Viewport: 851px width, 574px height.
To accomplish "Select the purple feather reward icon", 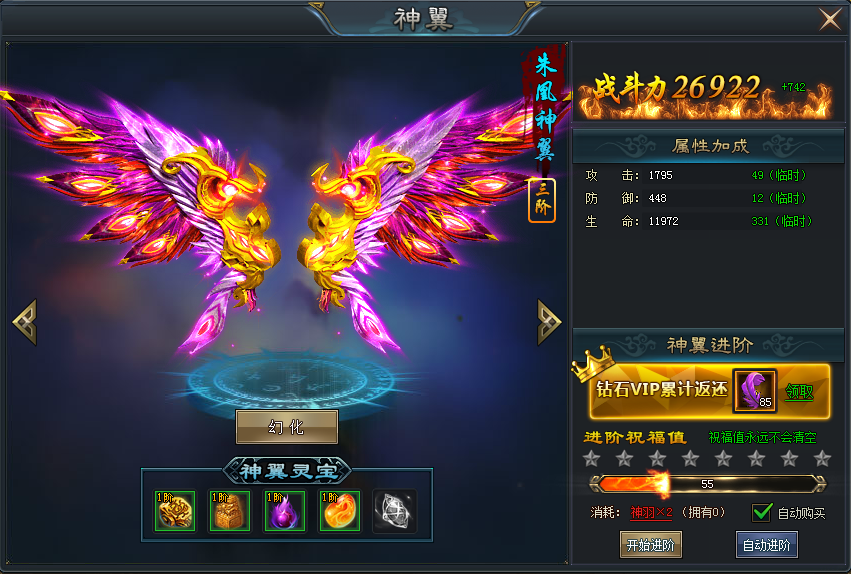I will [755, 390].
